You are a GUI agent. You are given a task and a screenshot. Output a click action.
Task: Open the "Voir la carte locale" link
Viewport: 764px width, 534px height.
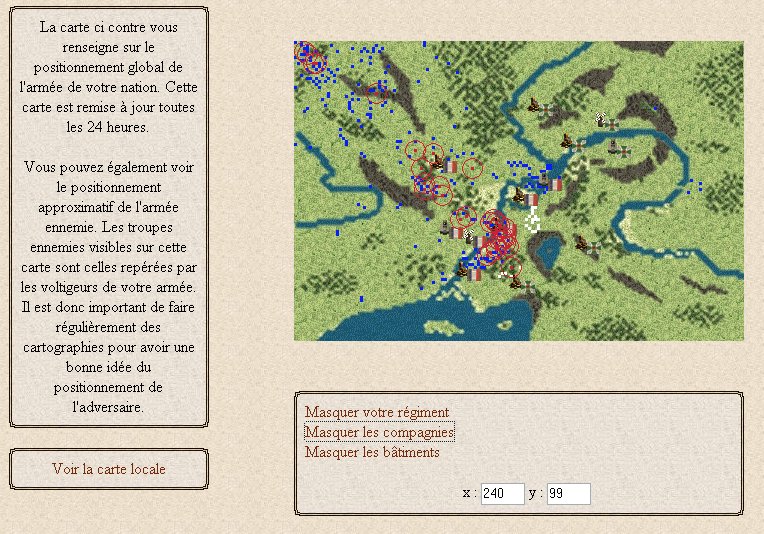point(109,469)
